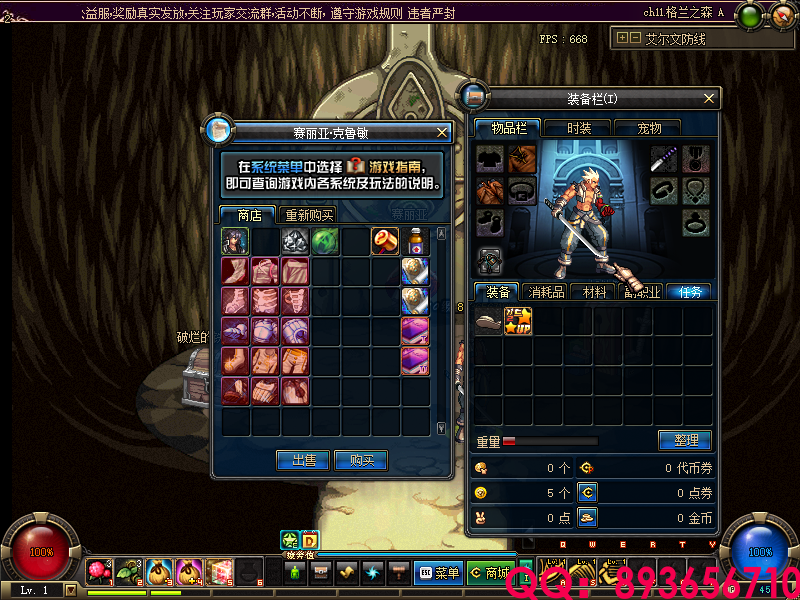Click the 整理 (sort) button
The height and width of the screenshot is (600, 800).
pyautogui.click(x=685, y=440)
